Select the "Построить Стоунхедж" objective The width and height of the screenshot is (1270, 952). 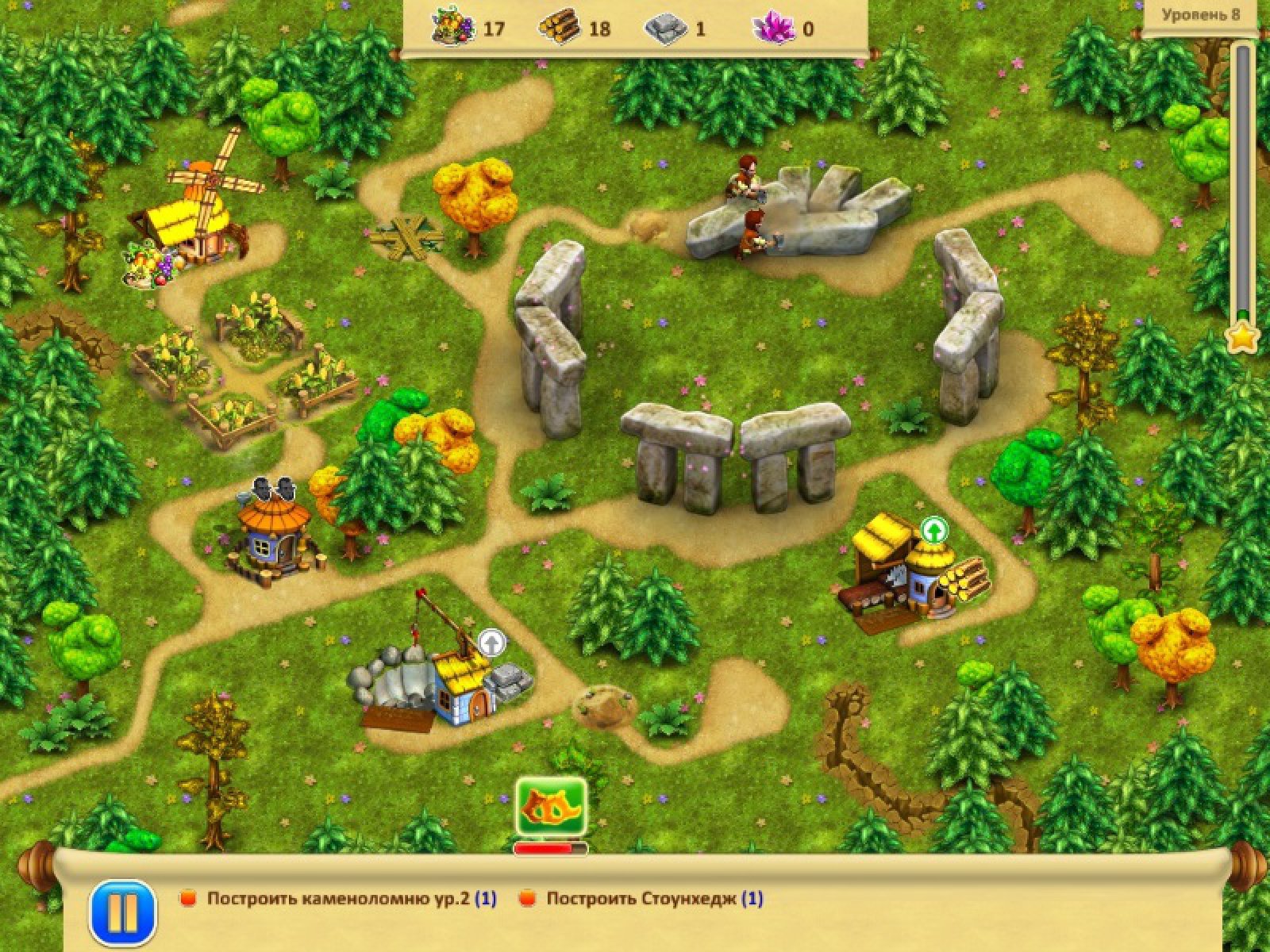pos(654,899)
